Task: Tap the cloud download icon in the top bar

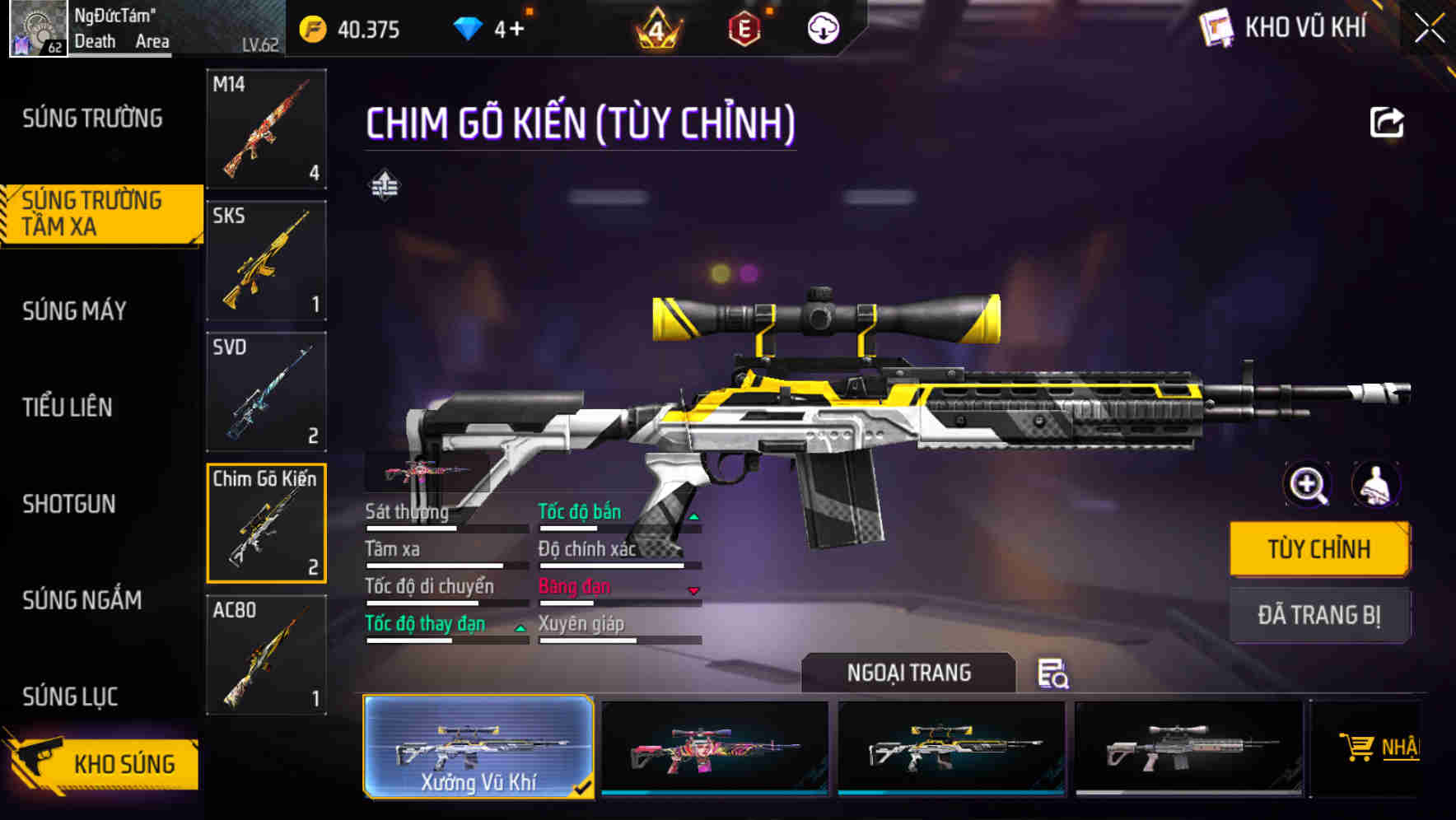Action: (x=823, y=27)
